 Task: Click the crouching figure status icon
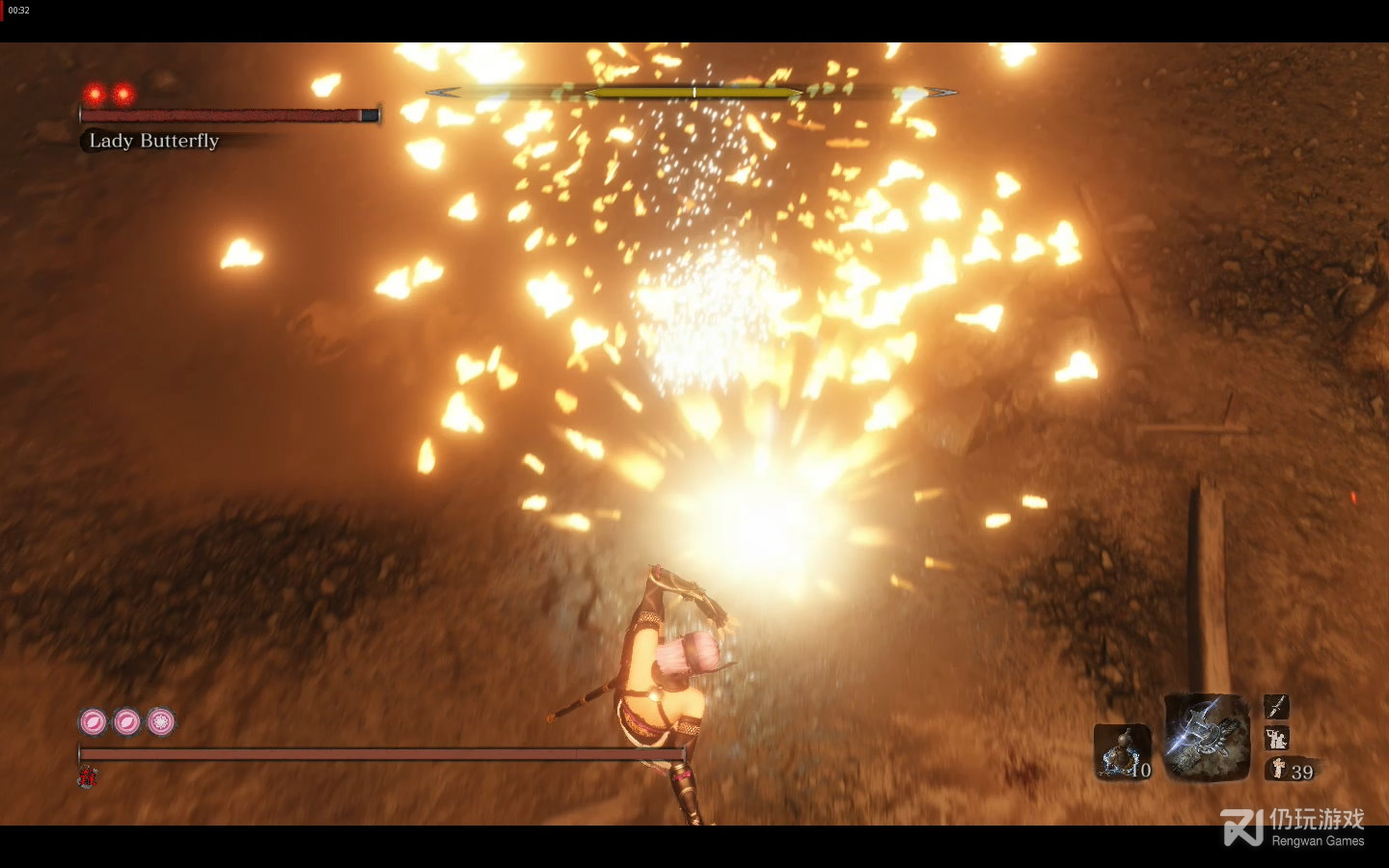[x=1276, y=739]
